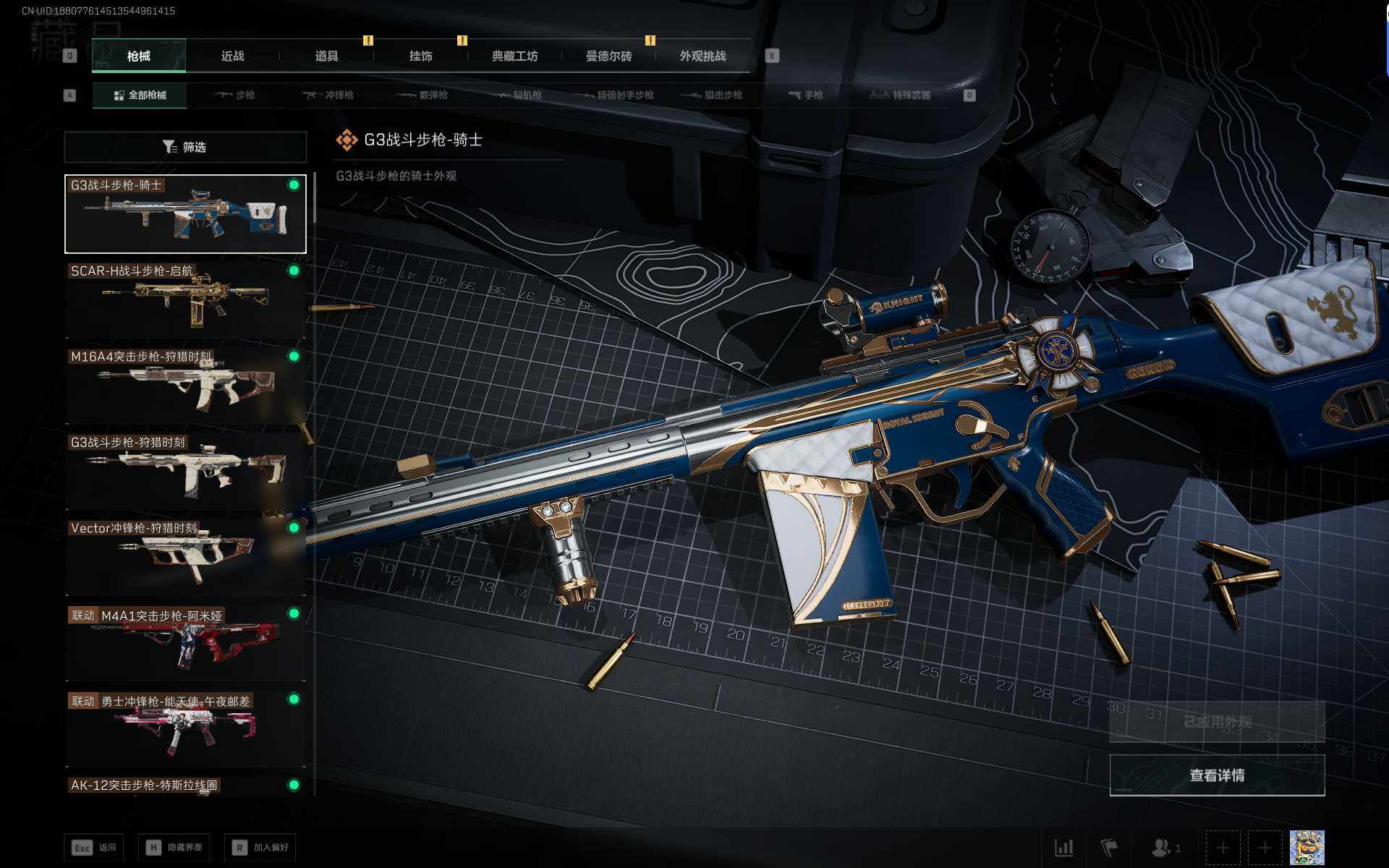Click the 查看详情 view details button
The image size is (1389, 868).
pos(1217,775)
